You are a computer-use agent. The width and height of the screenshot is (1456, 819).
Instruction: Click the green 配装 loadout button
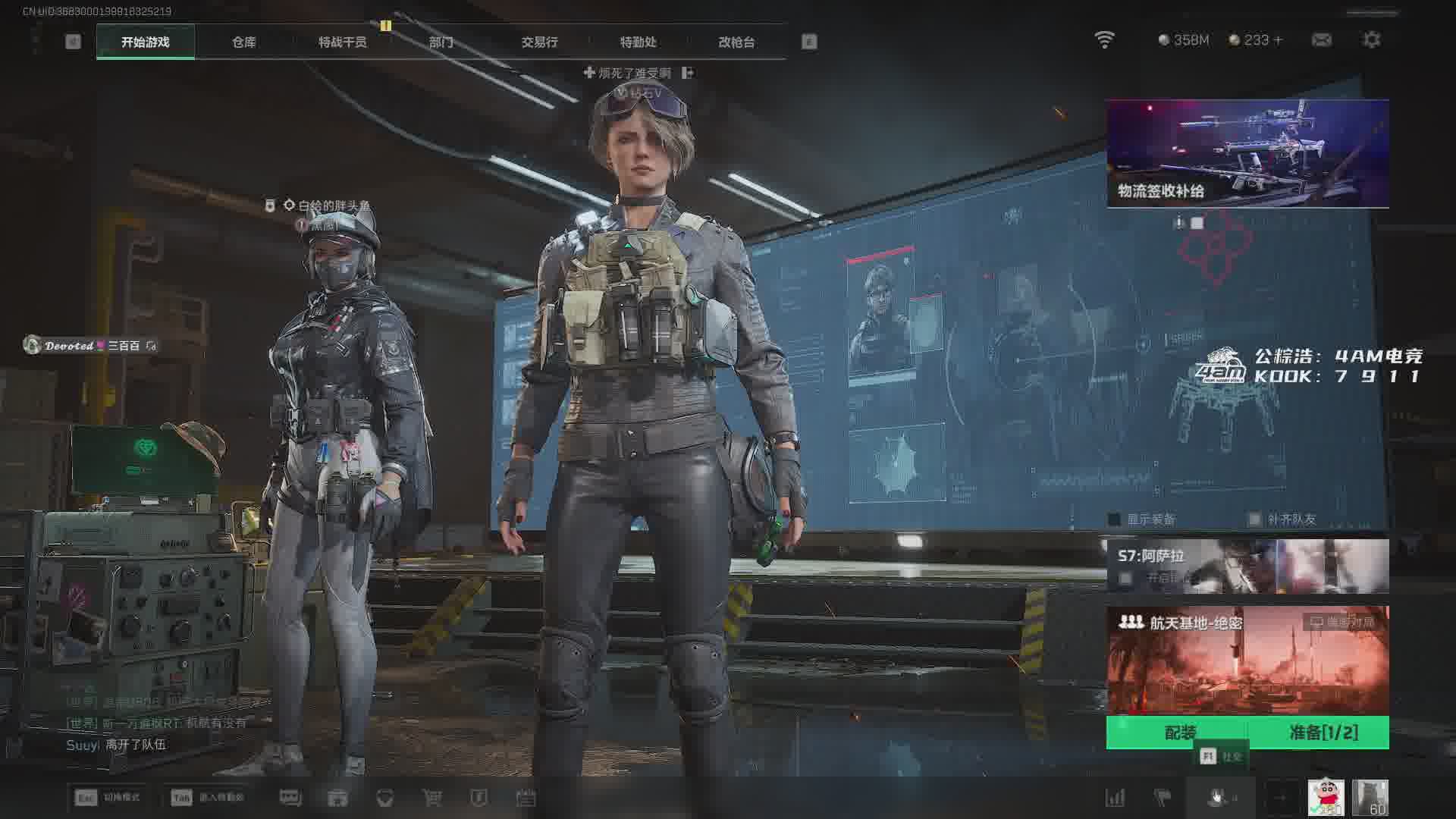[x=1179, y=733]
